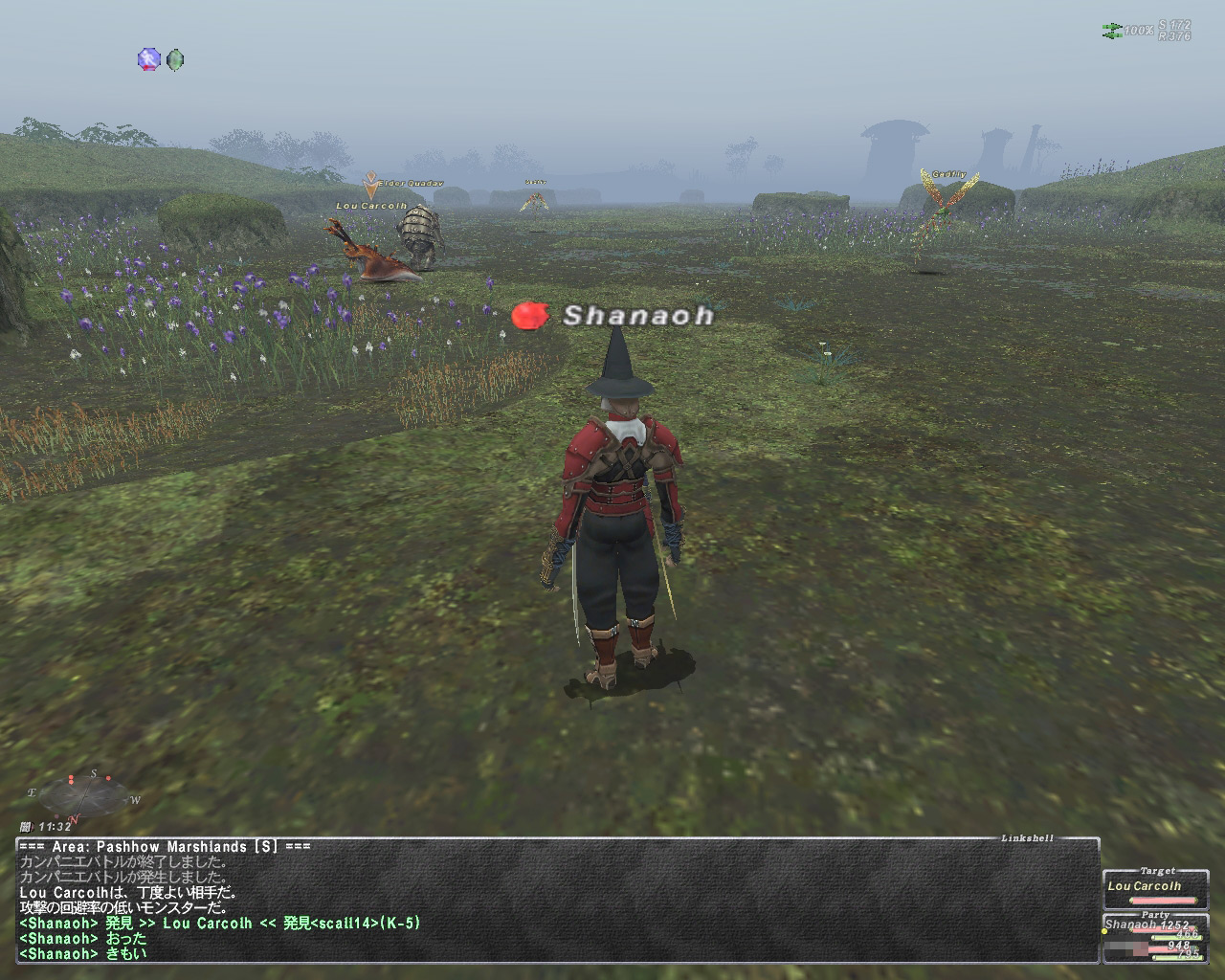The image size is (1225, 980).
Task: Click the connection status indicator
Action: [x=1113, y=31]
